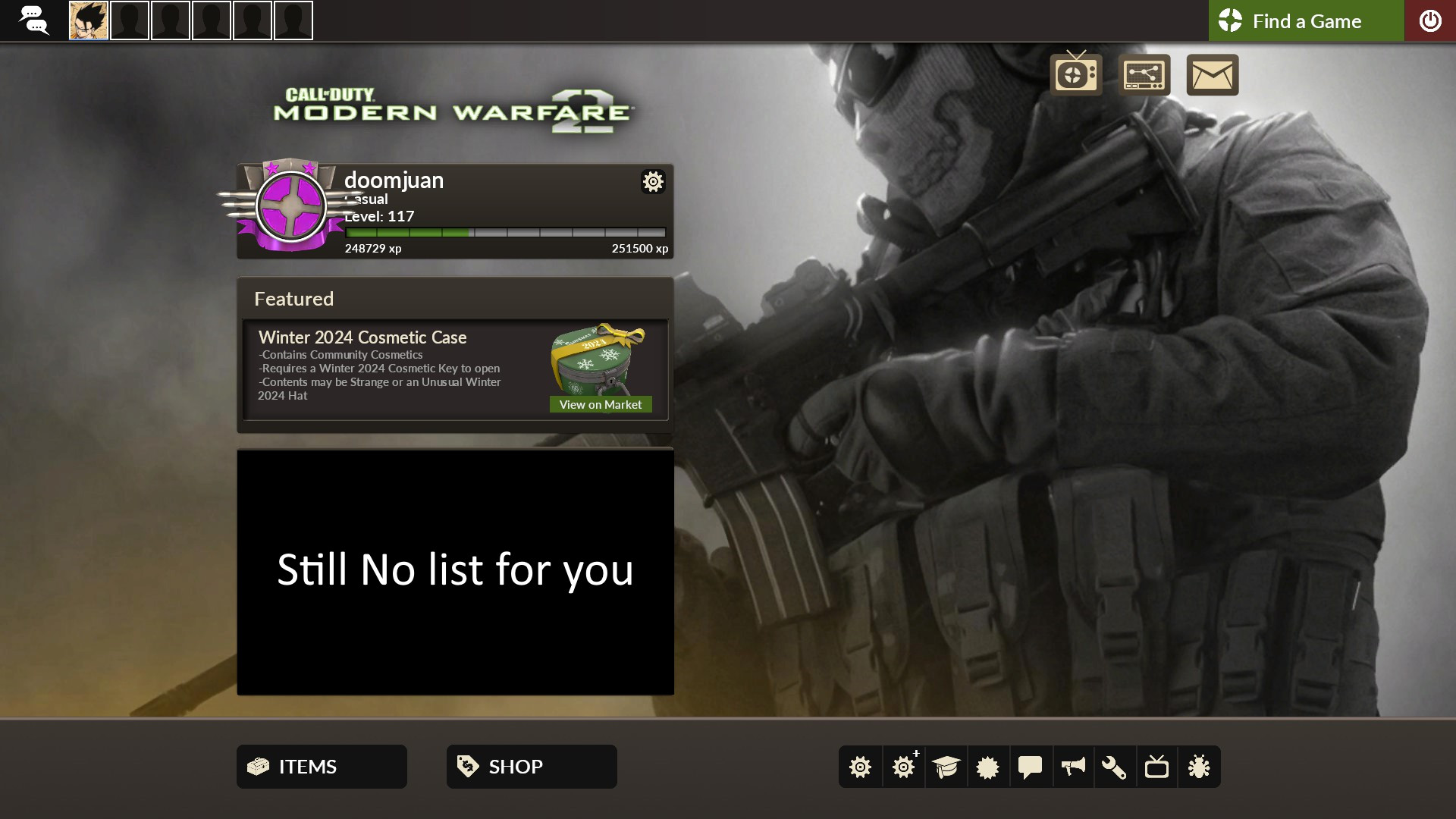Quit the game using the power button
Image resolution: width=1456 pixels, height=819 pixels.
pyautogui.click(x=1432, y=20)
